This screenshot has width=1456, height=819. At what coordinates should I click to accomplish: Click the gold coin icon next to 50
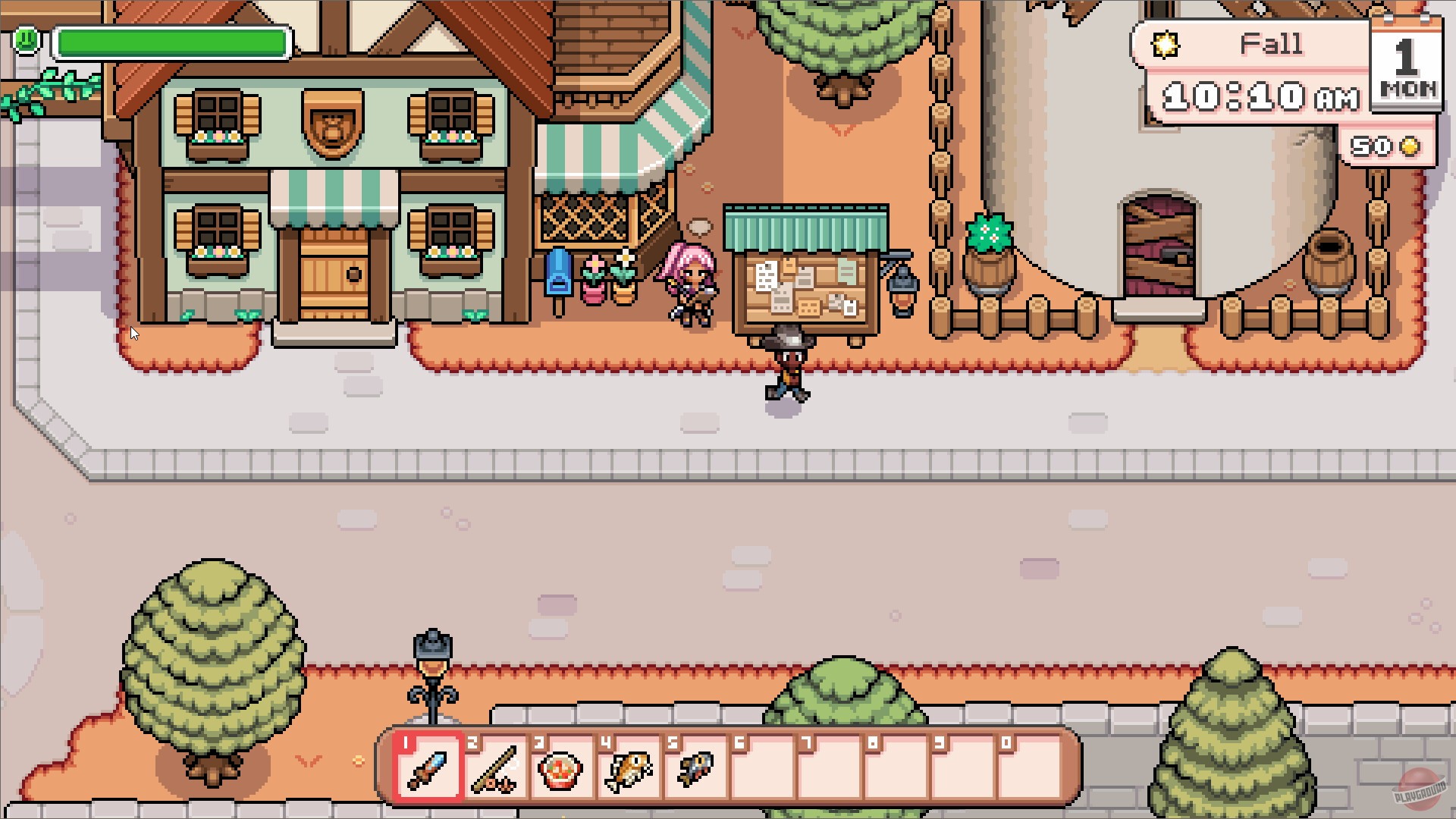1409,147
